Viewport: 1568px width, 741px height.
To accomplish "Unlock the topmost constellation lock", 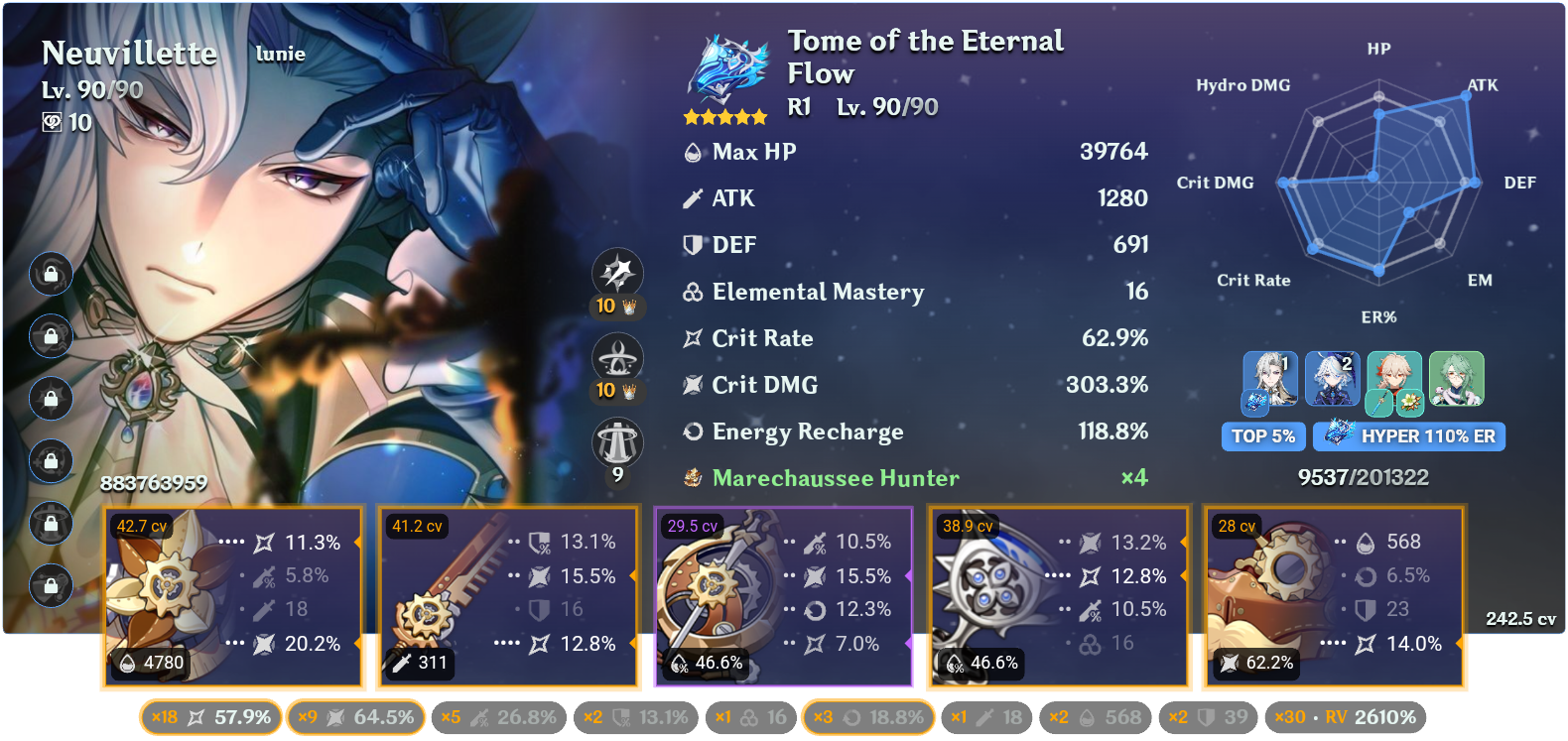I will (52, 274).
